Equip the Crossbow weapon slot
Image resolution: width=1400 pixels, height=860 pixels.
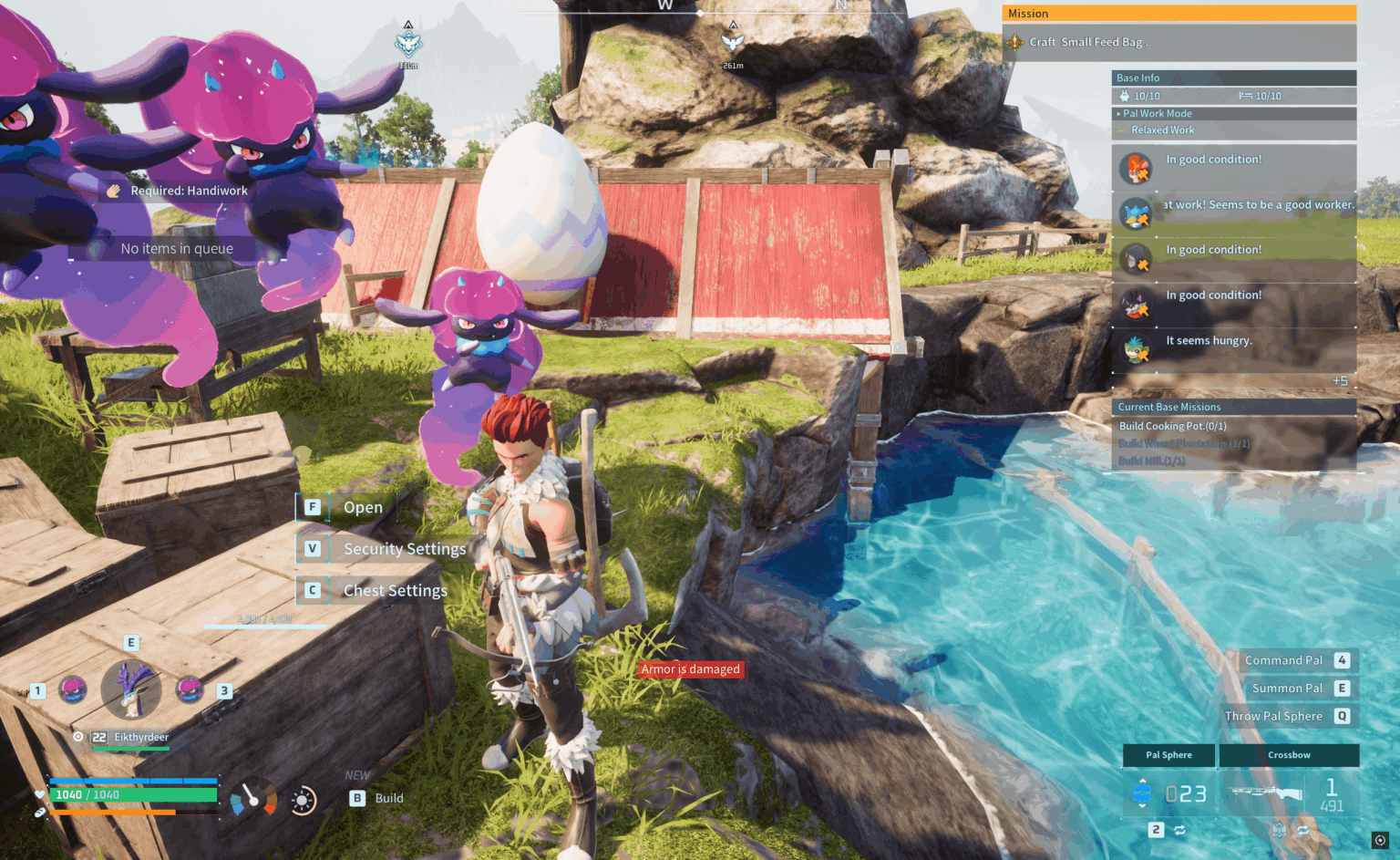(1289, 755)
